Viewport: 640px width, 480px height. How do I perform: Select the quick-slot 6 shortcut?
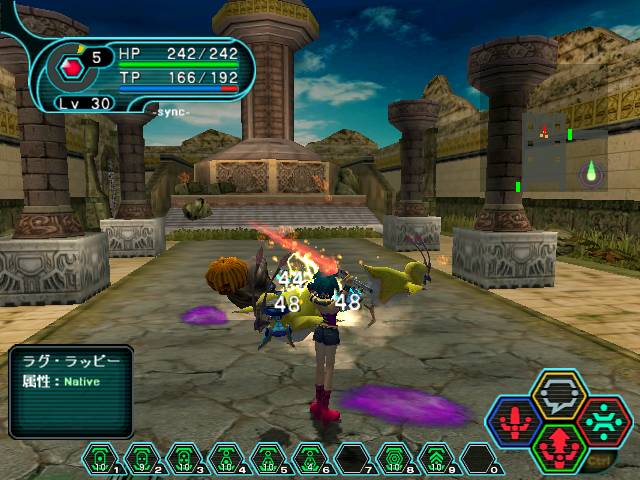(309, 459)
